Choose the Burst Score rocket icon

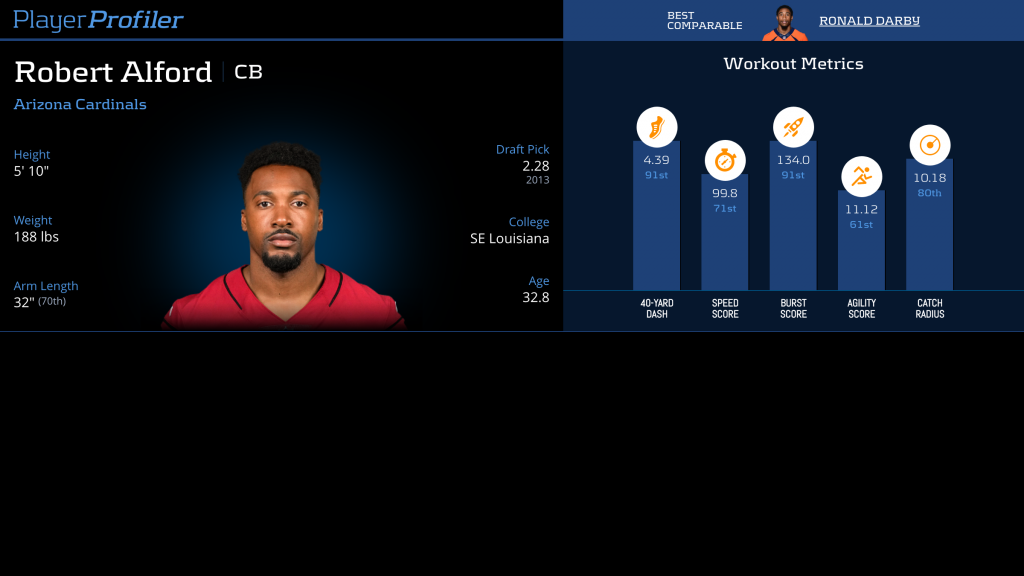[x=793, y=127]
